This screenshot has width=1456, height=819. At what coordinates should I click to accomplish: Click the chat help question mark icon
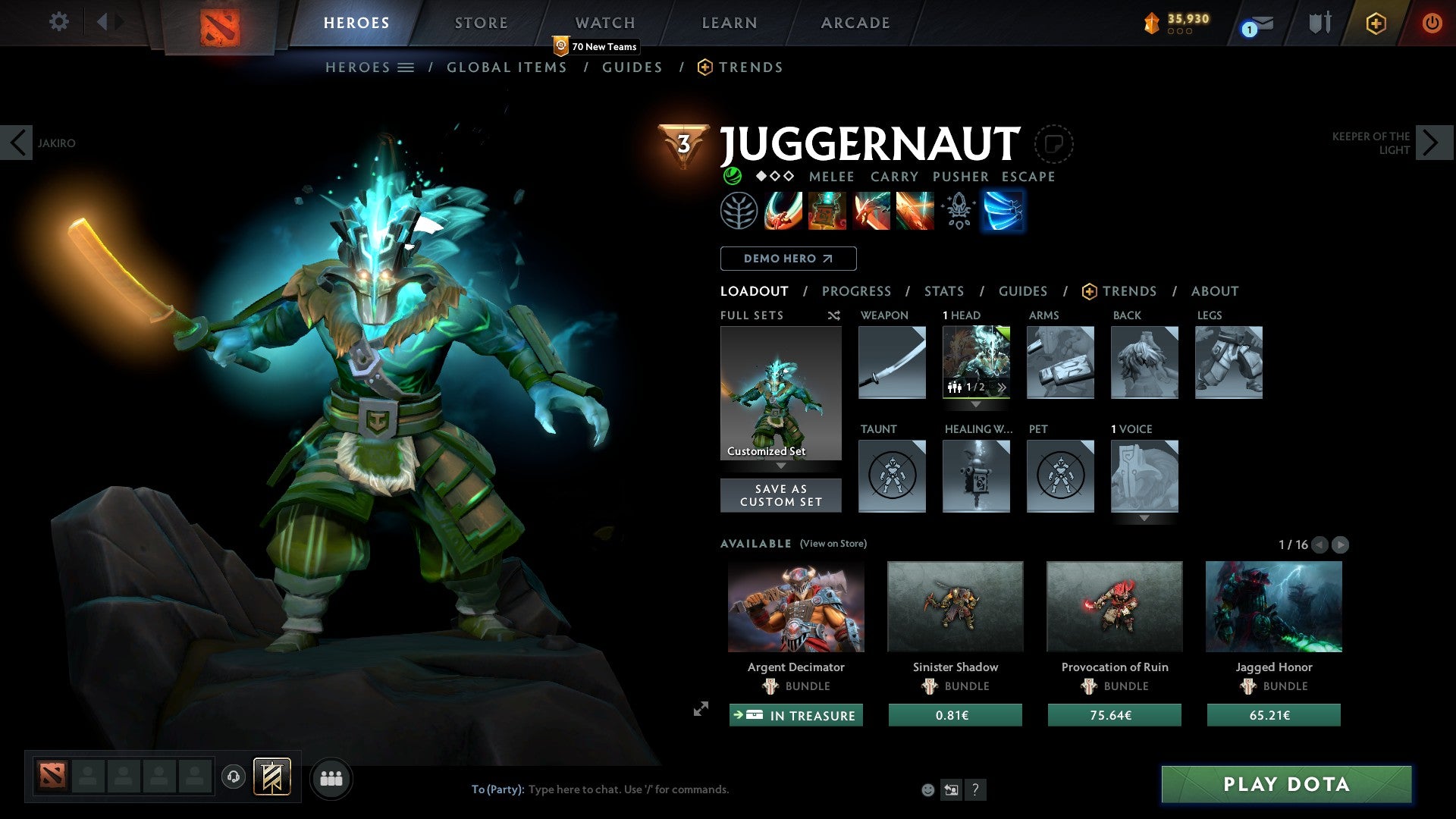coord(975,789)
